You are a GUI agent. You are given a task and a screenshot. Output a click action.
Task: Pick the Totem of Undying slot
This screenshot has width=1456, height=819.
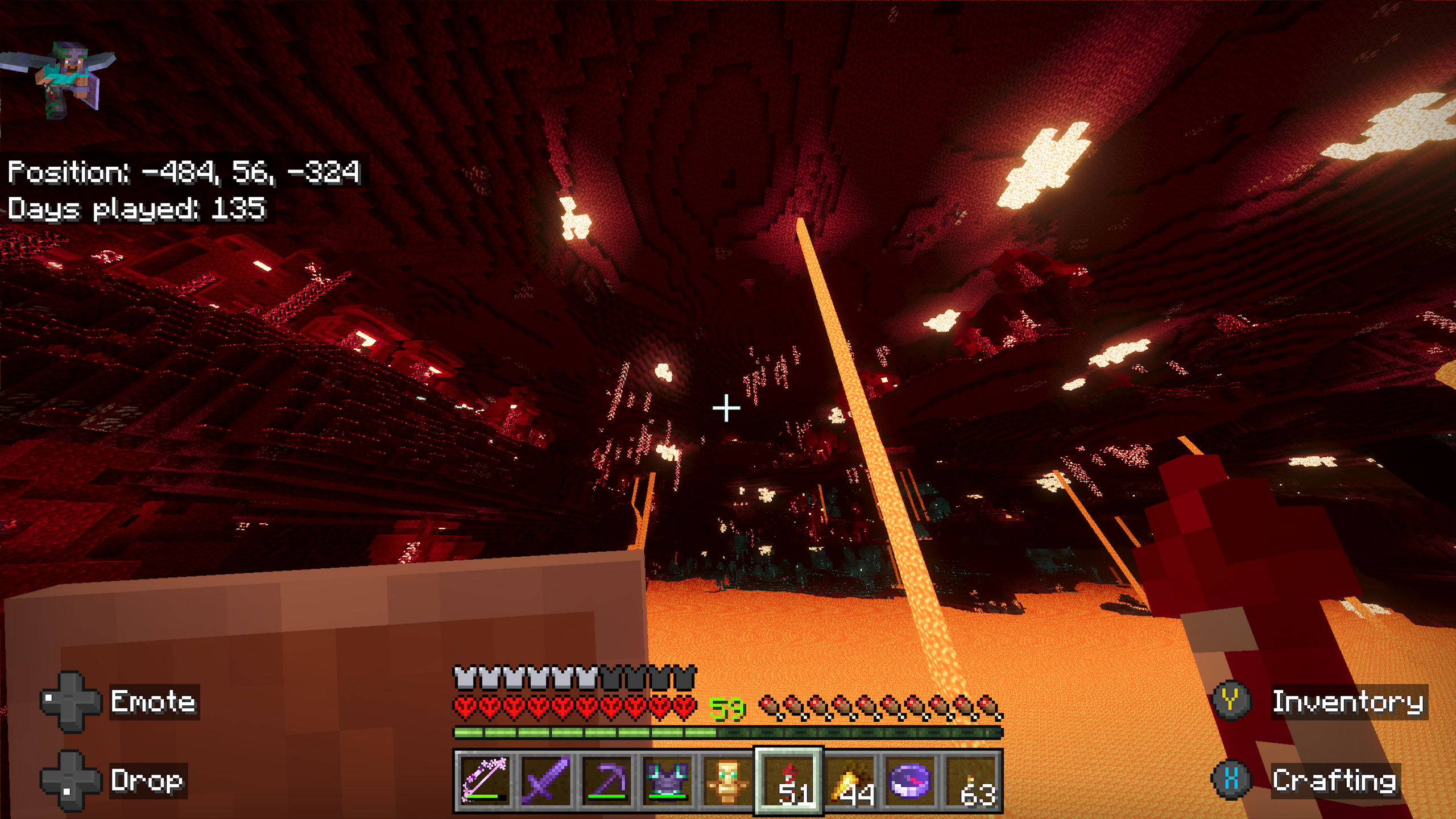727,780
